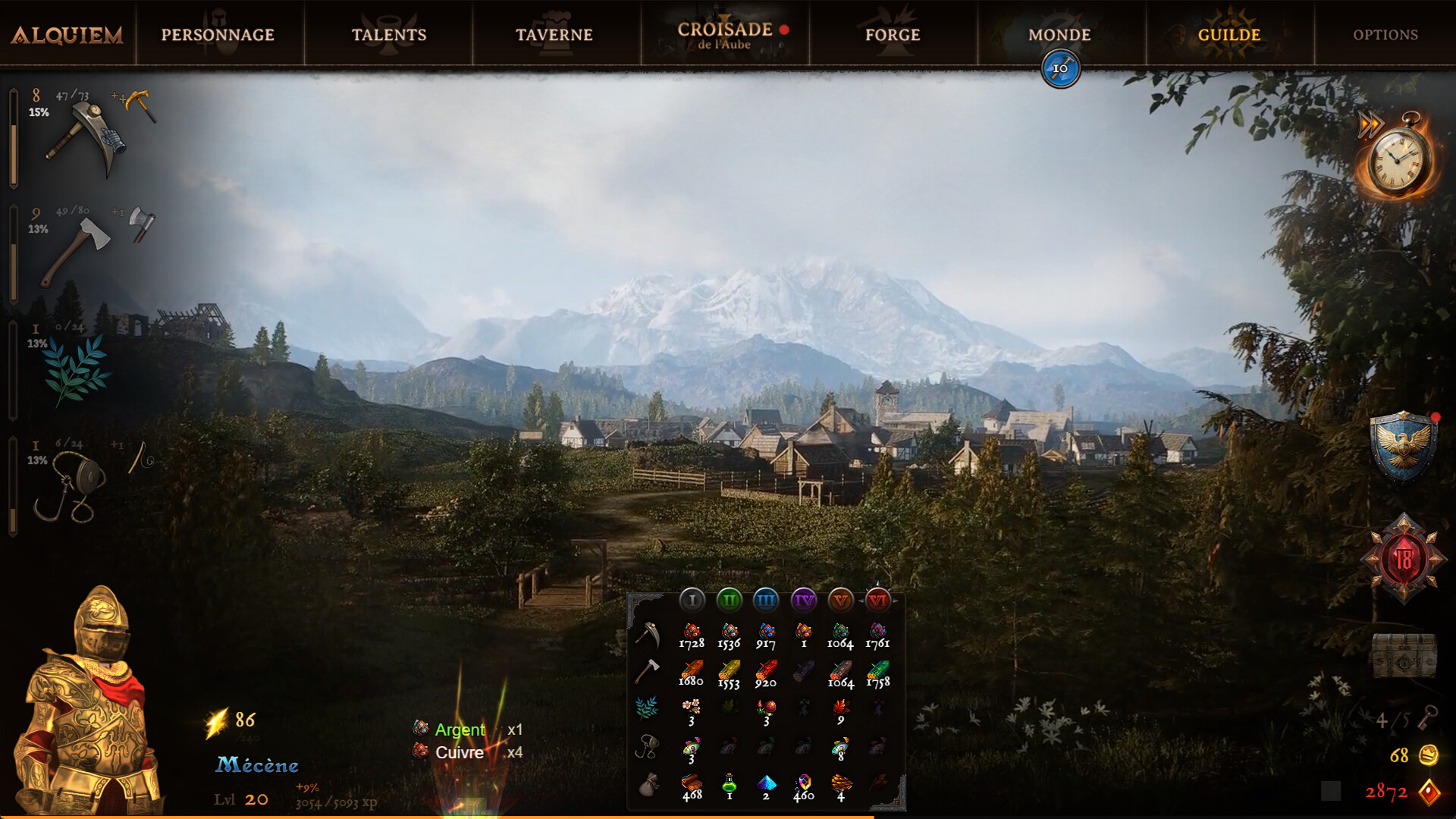1456x819 pixels.
Task: Select the ore stack of 1728
Action: tap(692, 635)
